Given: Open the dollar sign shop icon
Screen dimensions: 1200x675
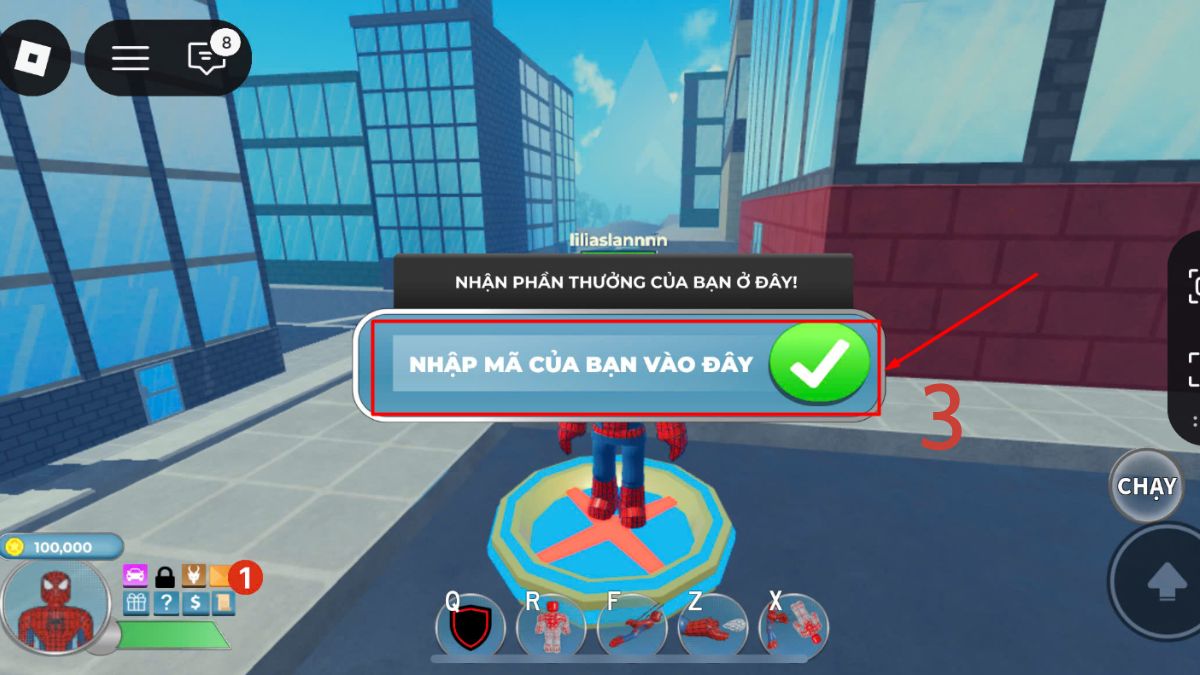Looking at the screenshot, I should coord(194,603).
